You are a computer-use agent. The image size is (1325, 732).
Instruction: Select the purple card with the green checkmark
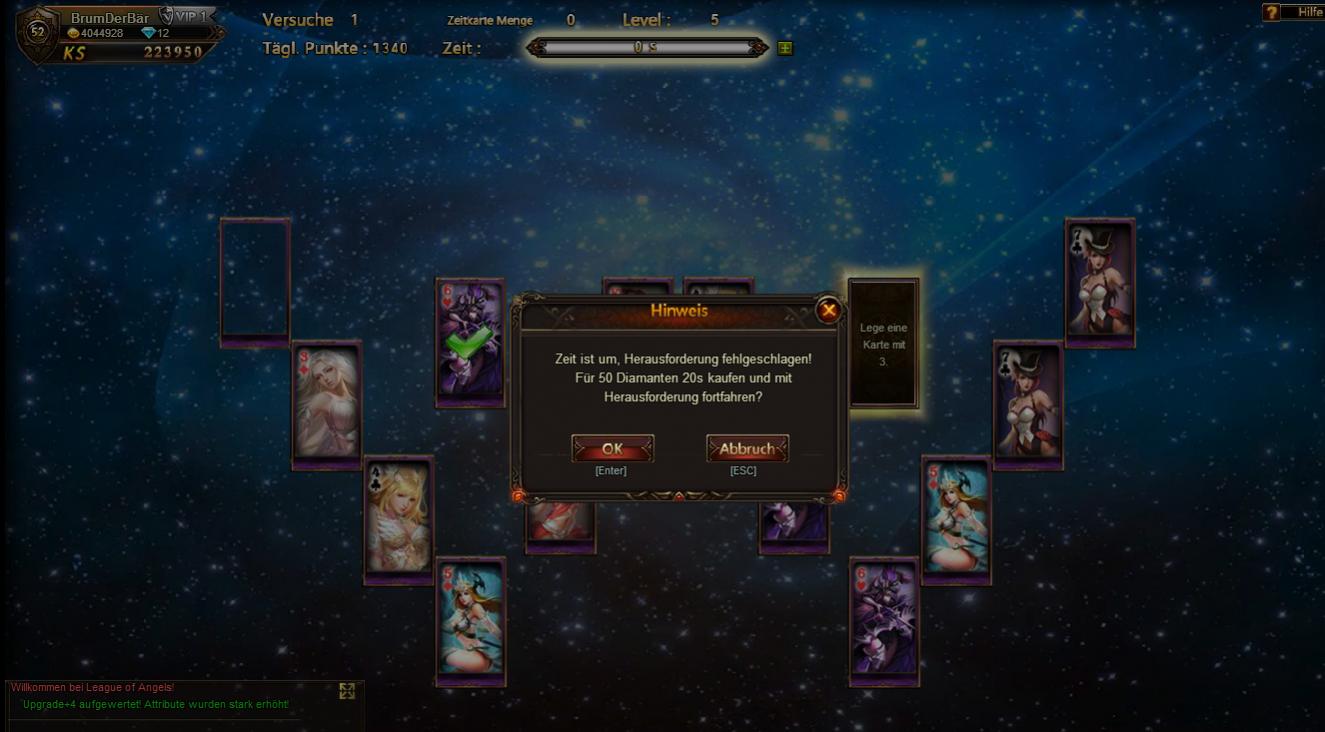click(469, 342)
